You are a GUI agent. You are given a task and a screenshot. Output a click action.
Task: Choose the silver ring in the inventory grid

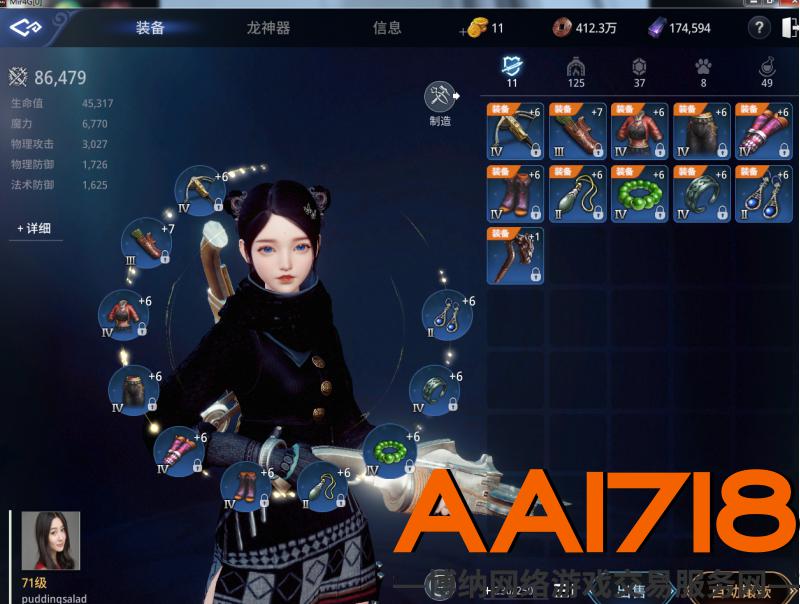coord(702,193)
